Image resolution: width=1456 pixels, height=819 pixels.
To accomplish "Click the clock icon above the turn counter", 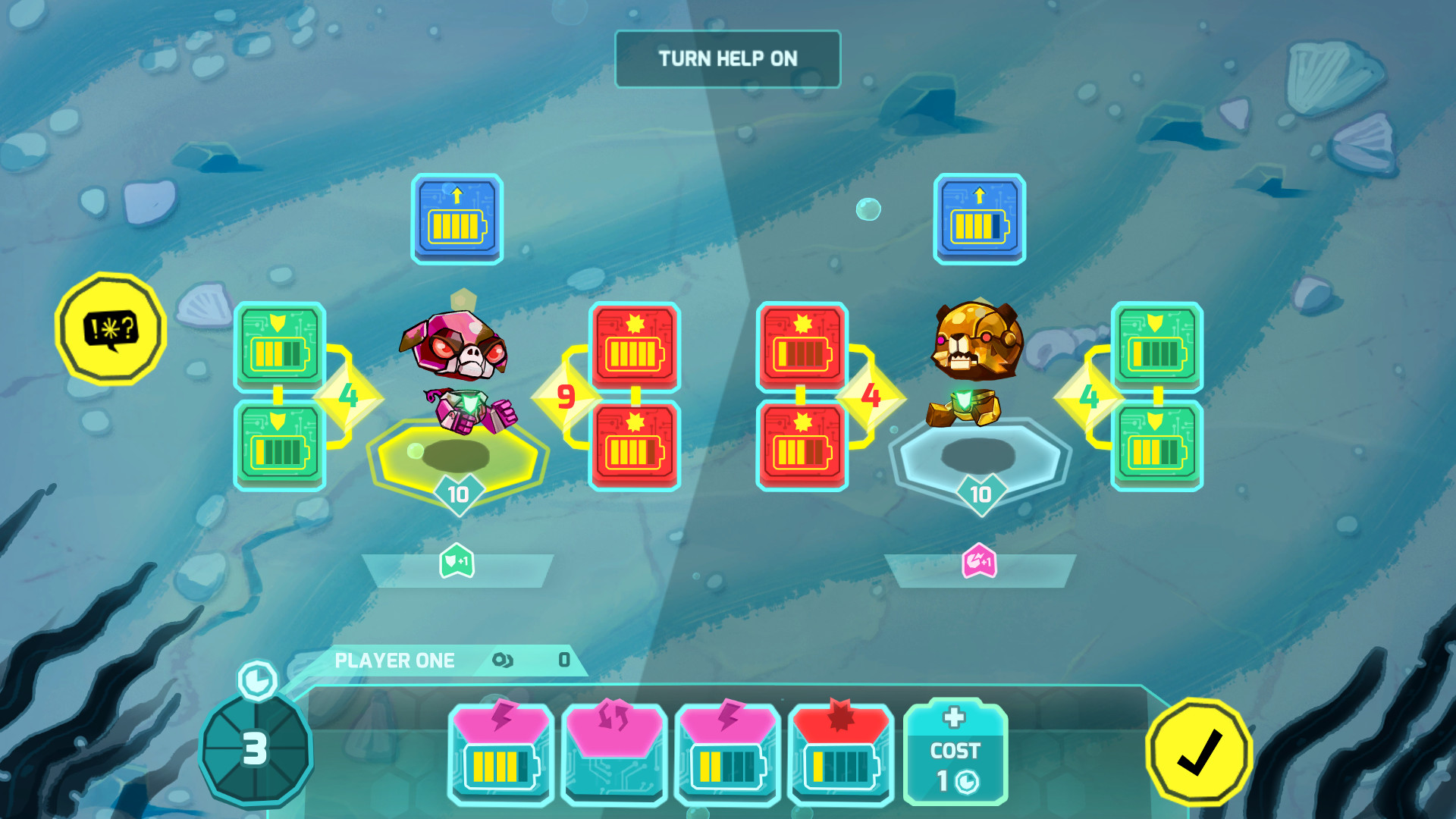I will pos(256,682).
